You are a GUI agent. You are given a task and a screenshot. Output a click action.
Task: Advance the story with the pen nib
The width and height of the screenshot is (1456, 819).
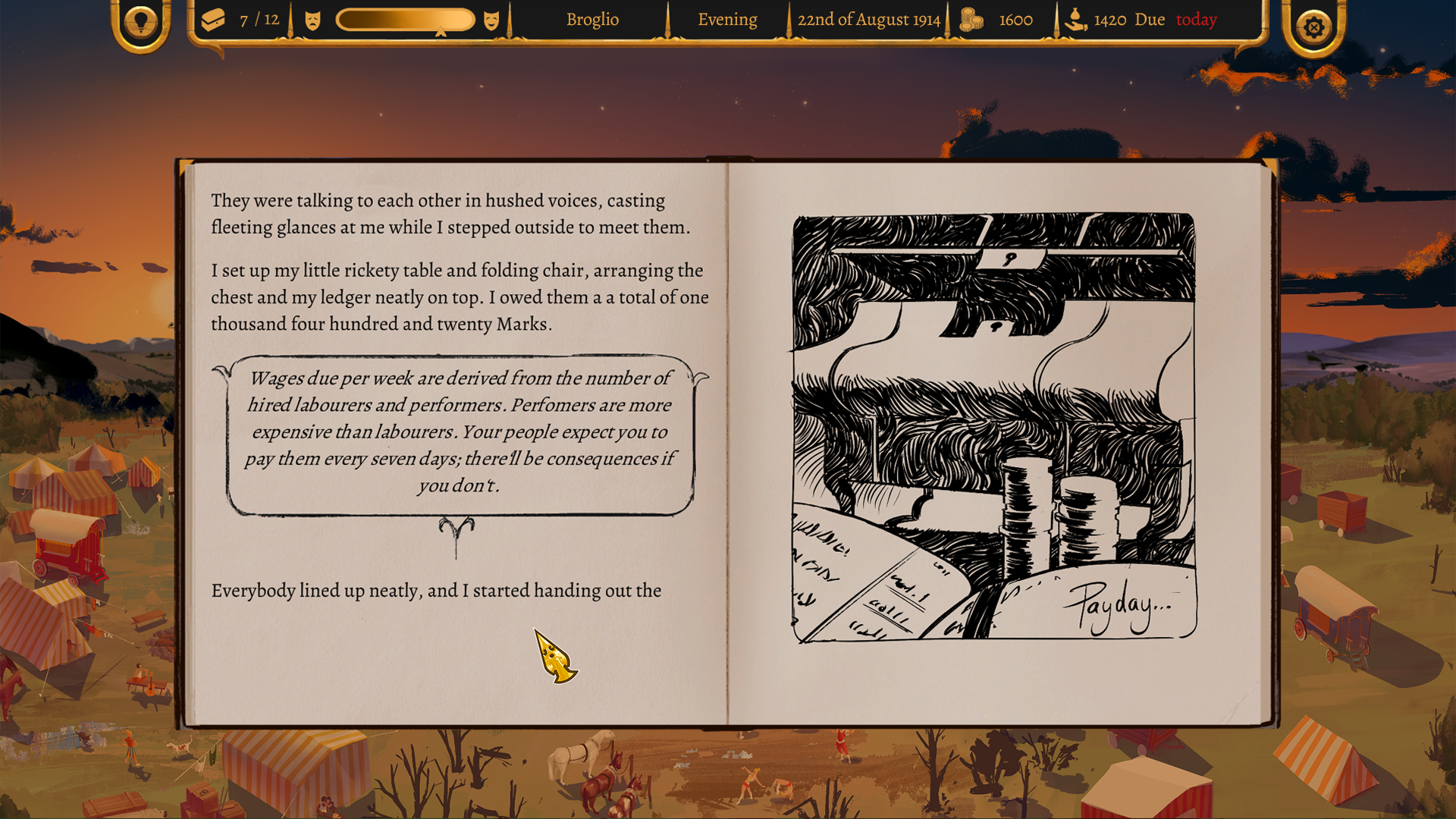point(556,657)
